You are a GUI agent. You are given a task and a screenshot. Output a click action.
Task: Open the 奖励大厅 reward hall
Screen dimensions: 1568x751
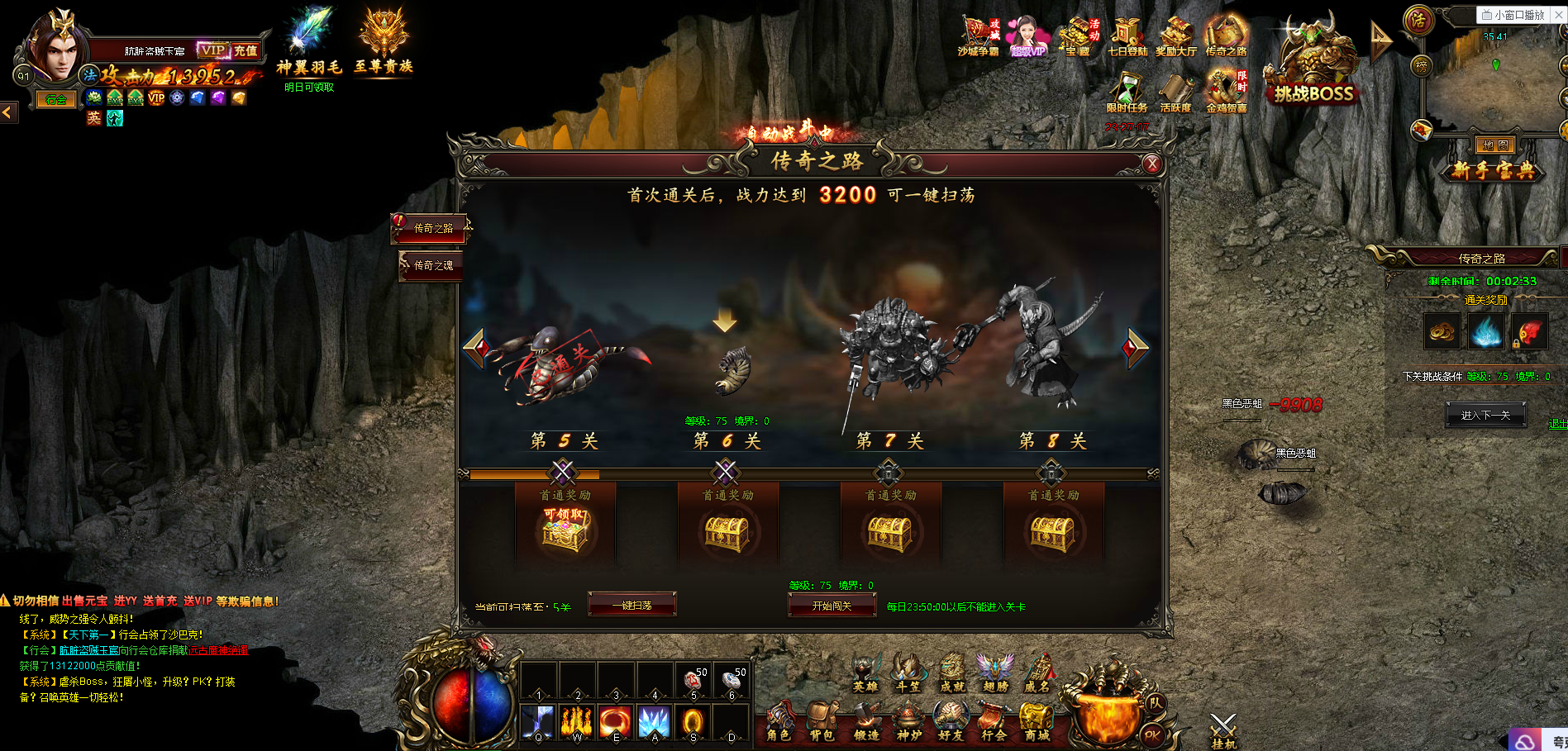tap(1175, 37)
